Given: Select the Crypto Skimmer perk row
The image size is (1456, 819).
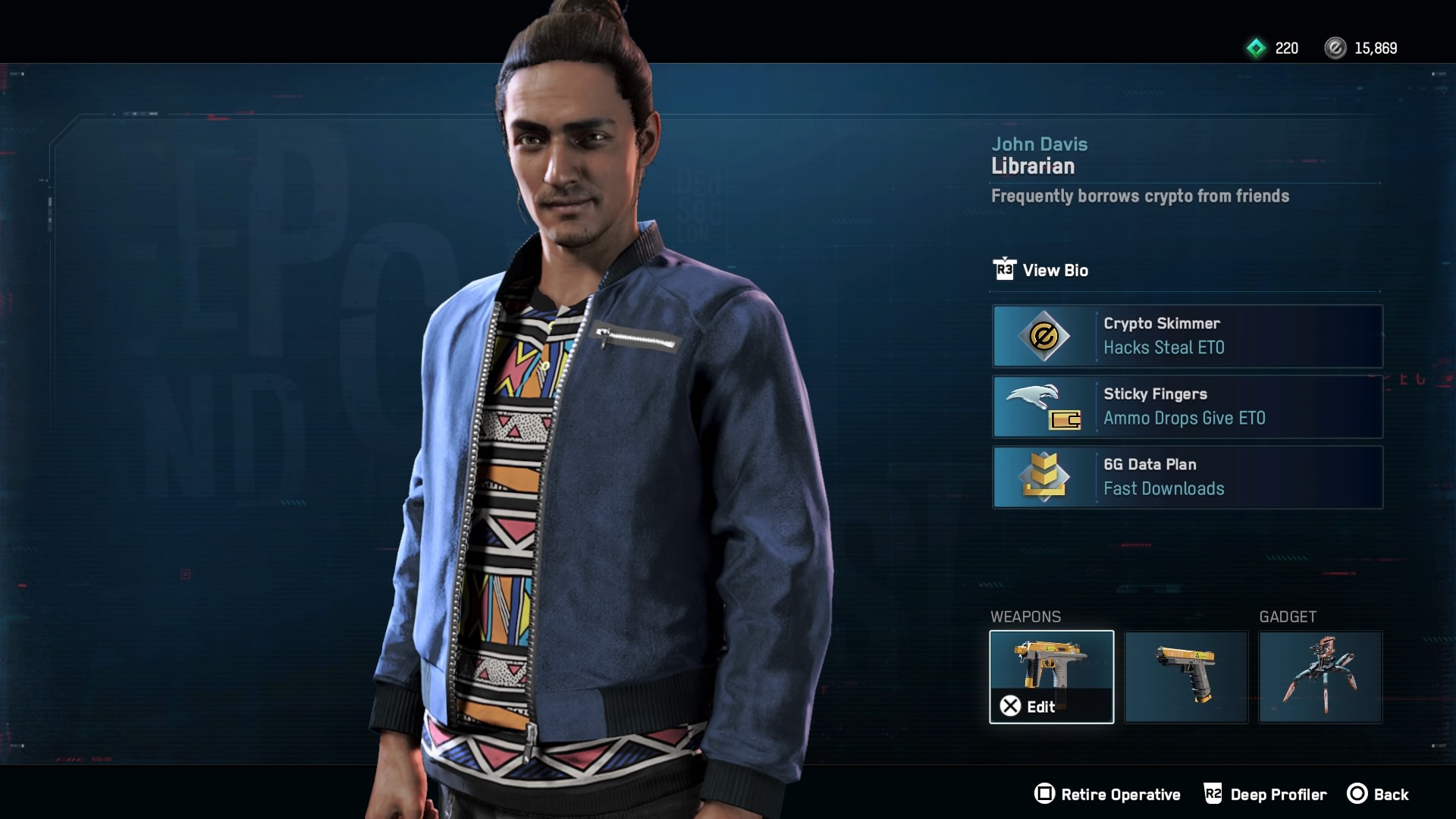Looking at the screenshot, I should coord(1187,336).
